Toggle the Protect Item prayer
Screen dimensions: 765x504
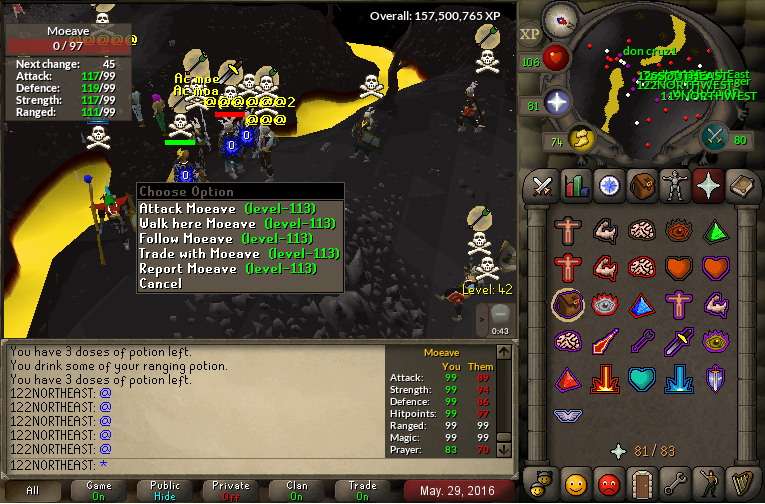click(x=567, y=305)
